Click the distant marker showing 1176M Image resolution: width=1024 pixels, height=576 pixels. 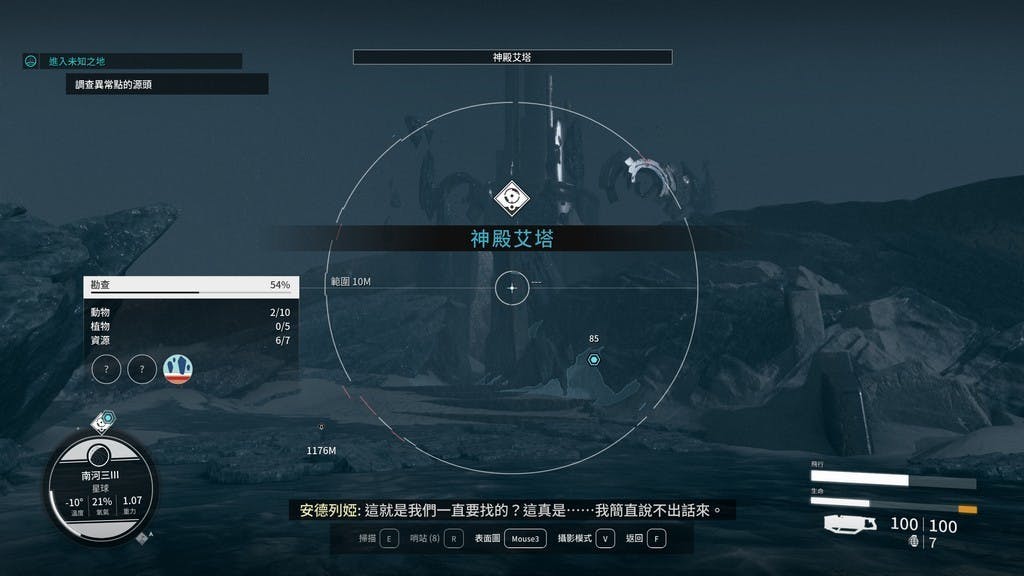coord(321,429)
